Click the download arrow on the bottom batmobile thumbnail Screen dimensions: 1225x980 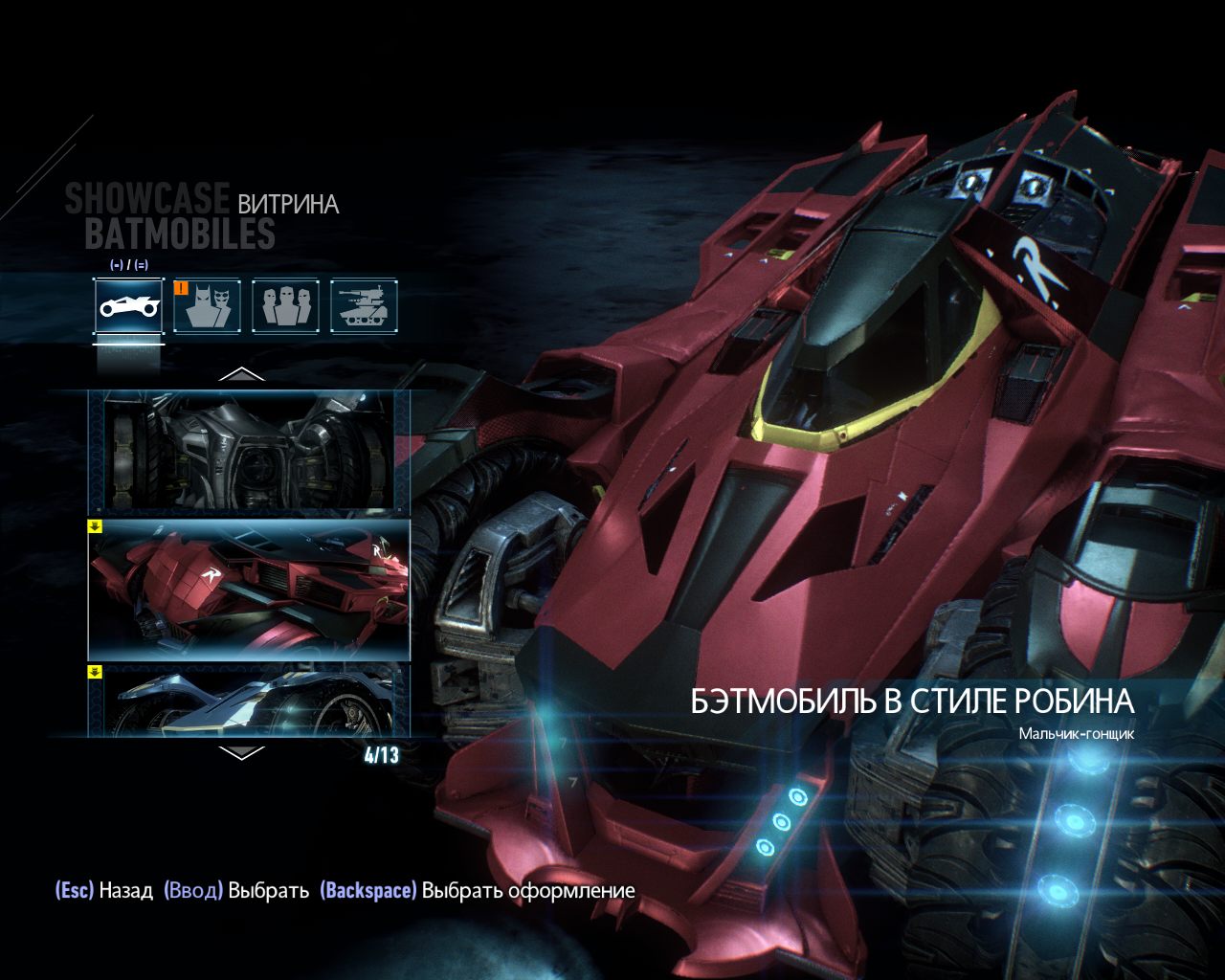95,675
